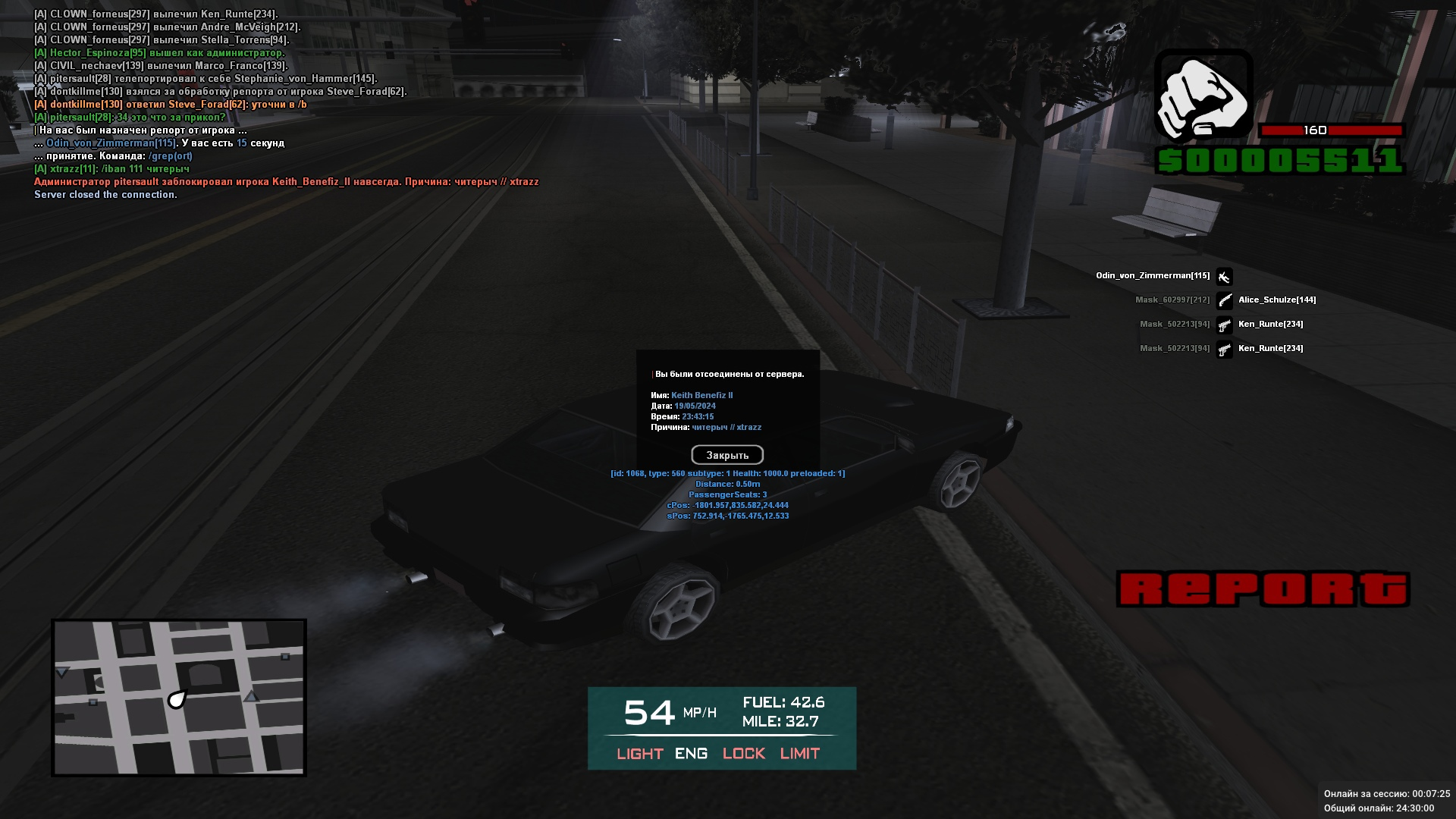Image resolution: width=1456 pixels, height=819 pixels.
Task: Select the fist weapon icon
Action: (x=1203, y=96)
